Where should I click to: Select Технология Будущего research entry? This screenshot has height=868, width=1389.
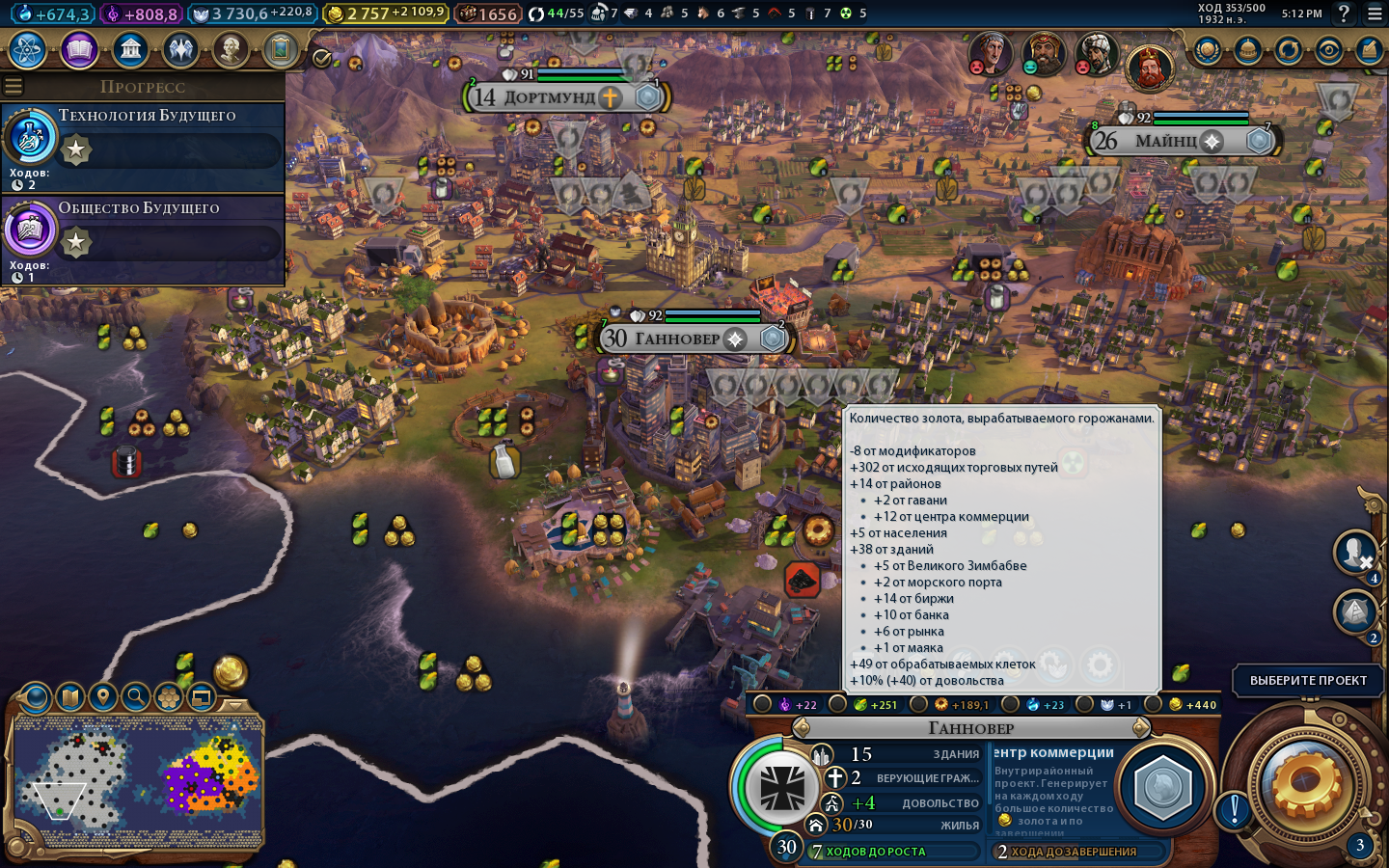click(145, 147)
